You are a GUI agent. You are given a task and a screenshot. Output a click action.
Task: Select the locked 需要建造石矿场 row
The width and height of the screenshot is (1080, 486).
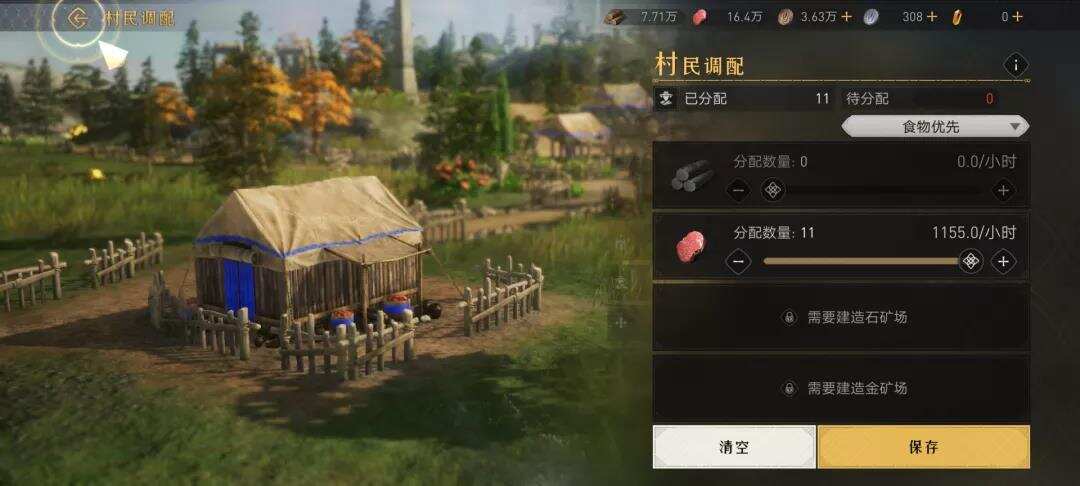coord(841,317)
